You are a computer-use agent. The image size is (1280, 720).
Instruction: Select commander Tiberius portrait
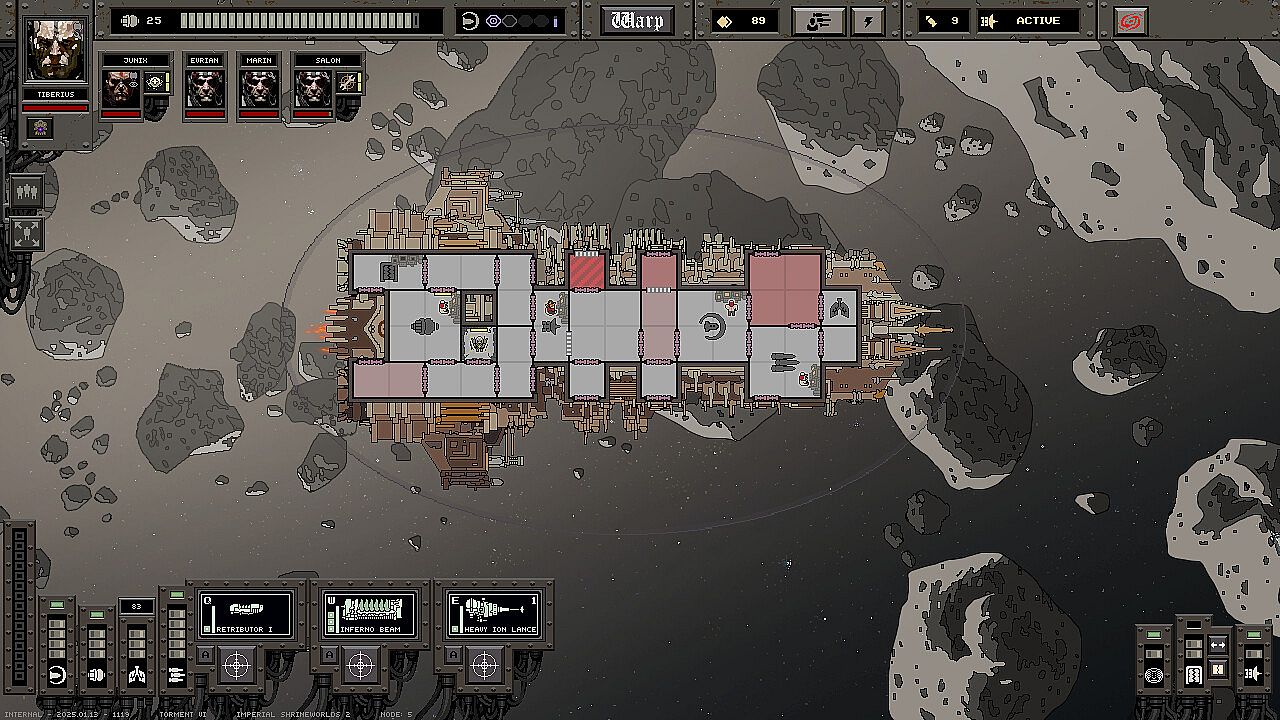click(56, 50)
